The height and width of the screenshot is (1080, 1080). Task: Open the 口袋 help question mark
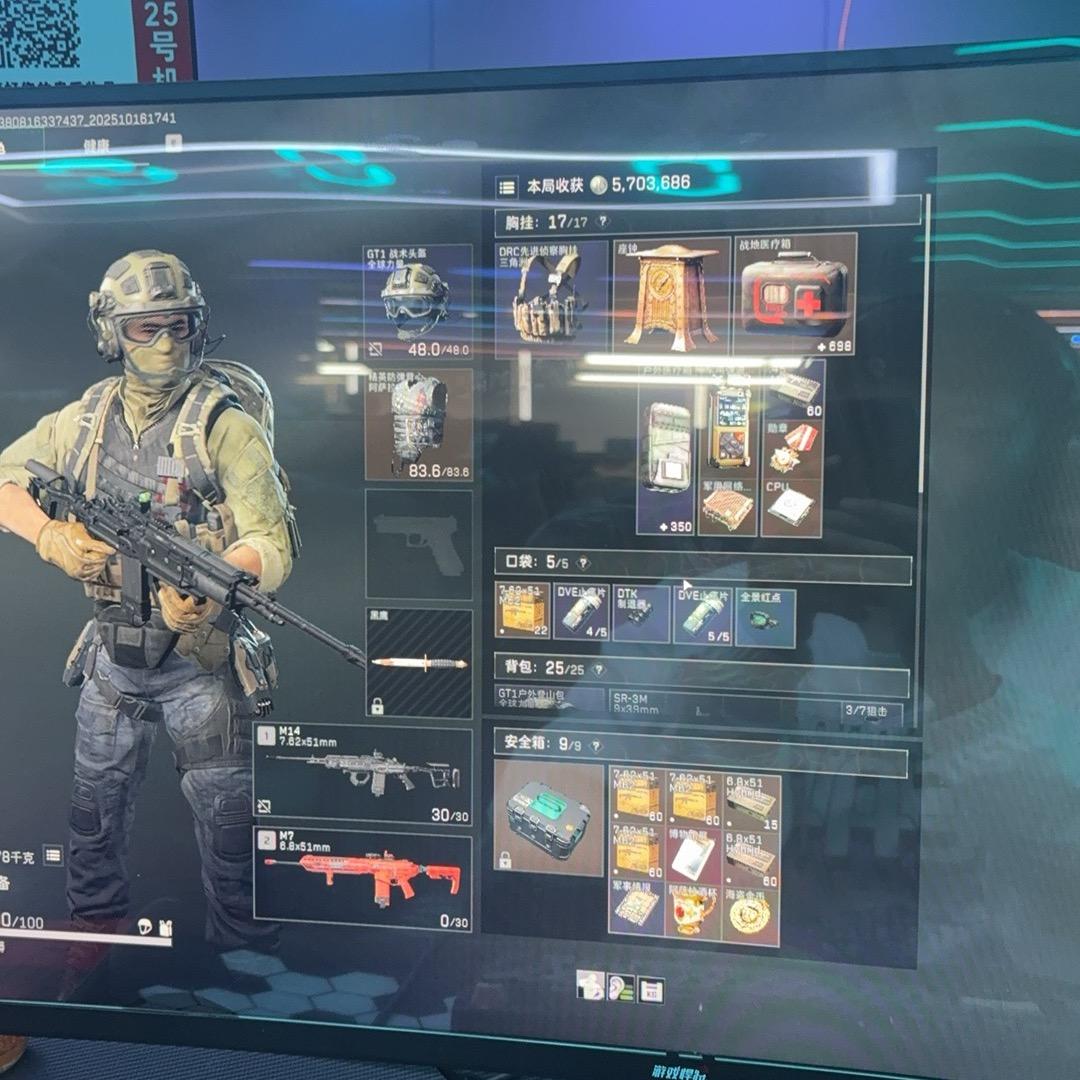(584, 563)
